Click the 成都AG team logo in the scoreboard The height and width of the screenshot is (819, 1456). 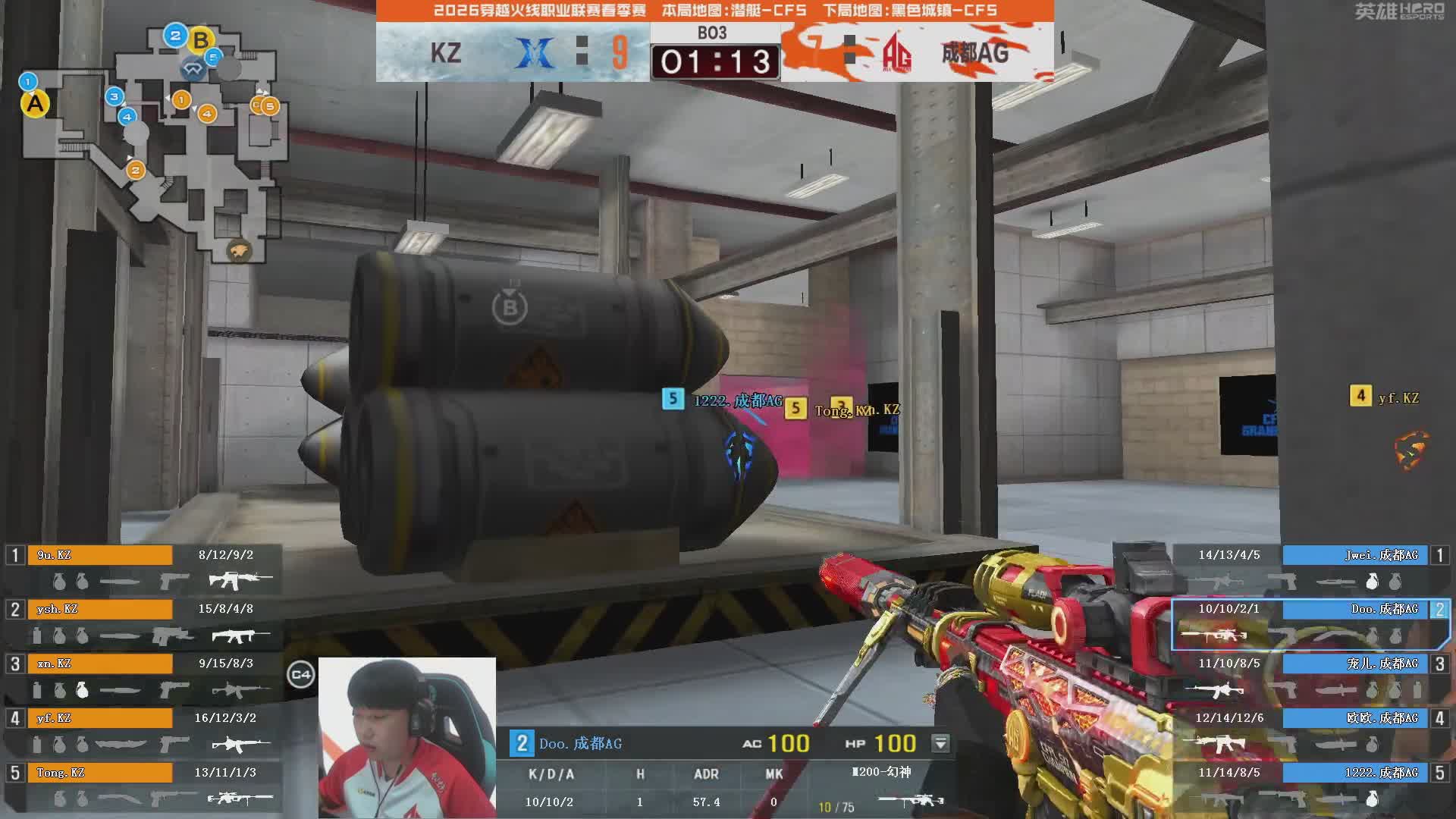[x=897, y=53]
